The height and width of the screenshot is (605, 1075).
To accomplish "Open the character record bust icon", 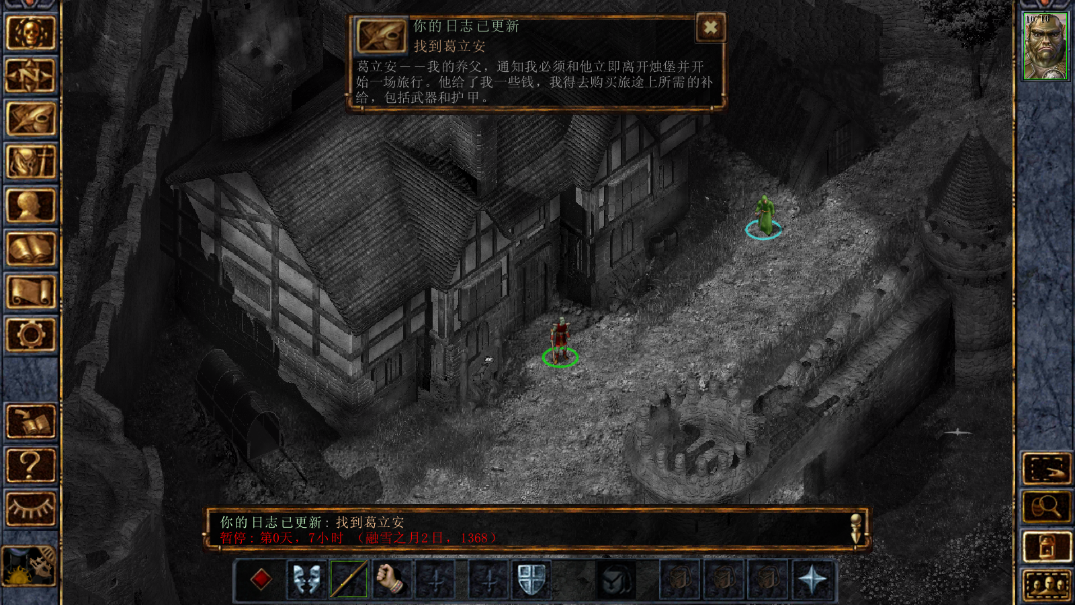I will pyautogui.click(x=31, y=206).
